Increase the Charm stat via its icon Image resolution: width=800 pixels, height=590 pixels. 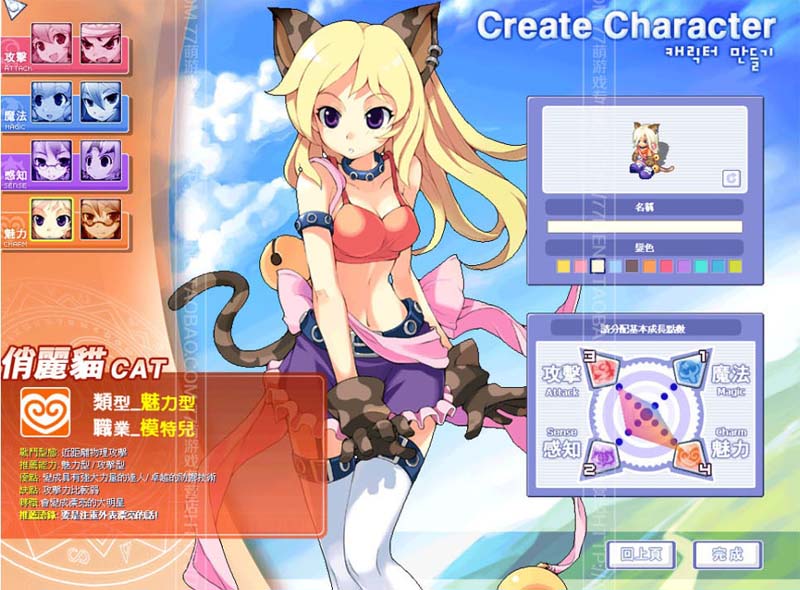pos(690,455)
